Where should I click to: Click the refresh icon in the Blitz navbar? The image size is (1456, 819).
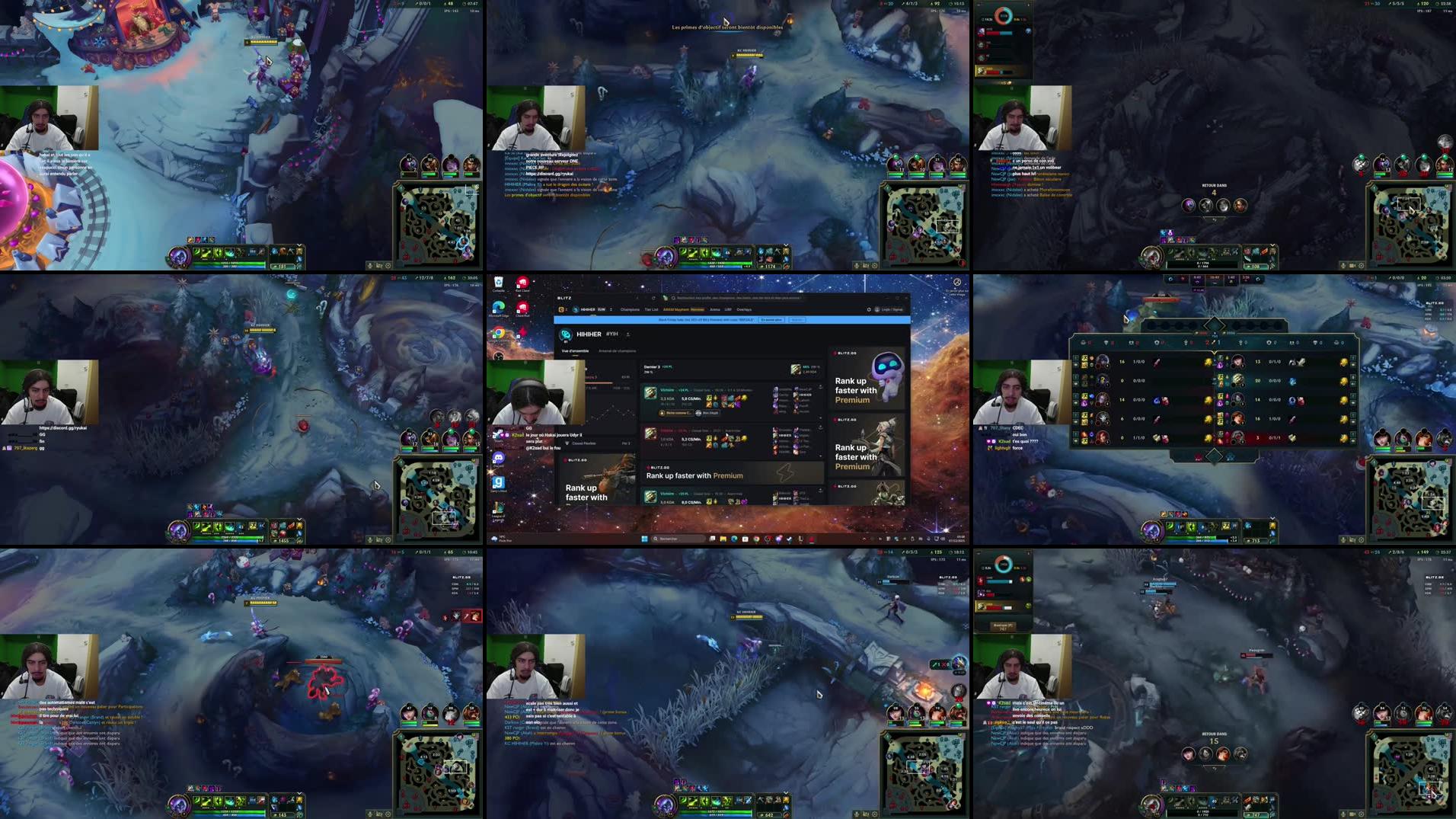868,309
